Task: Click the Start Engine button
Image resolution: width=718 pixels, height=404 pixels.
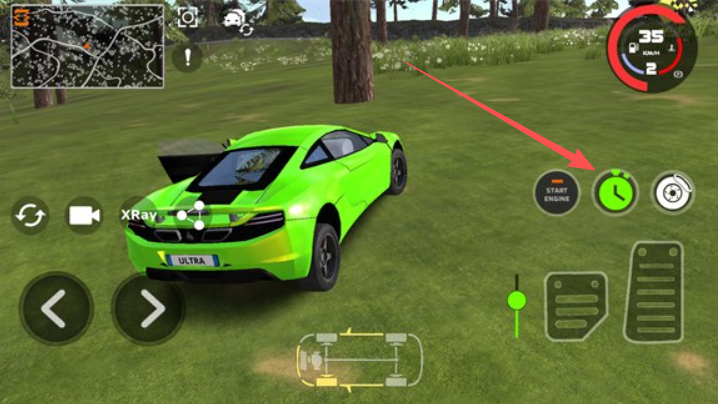Action: coord(556,191)
